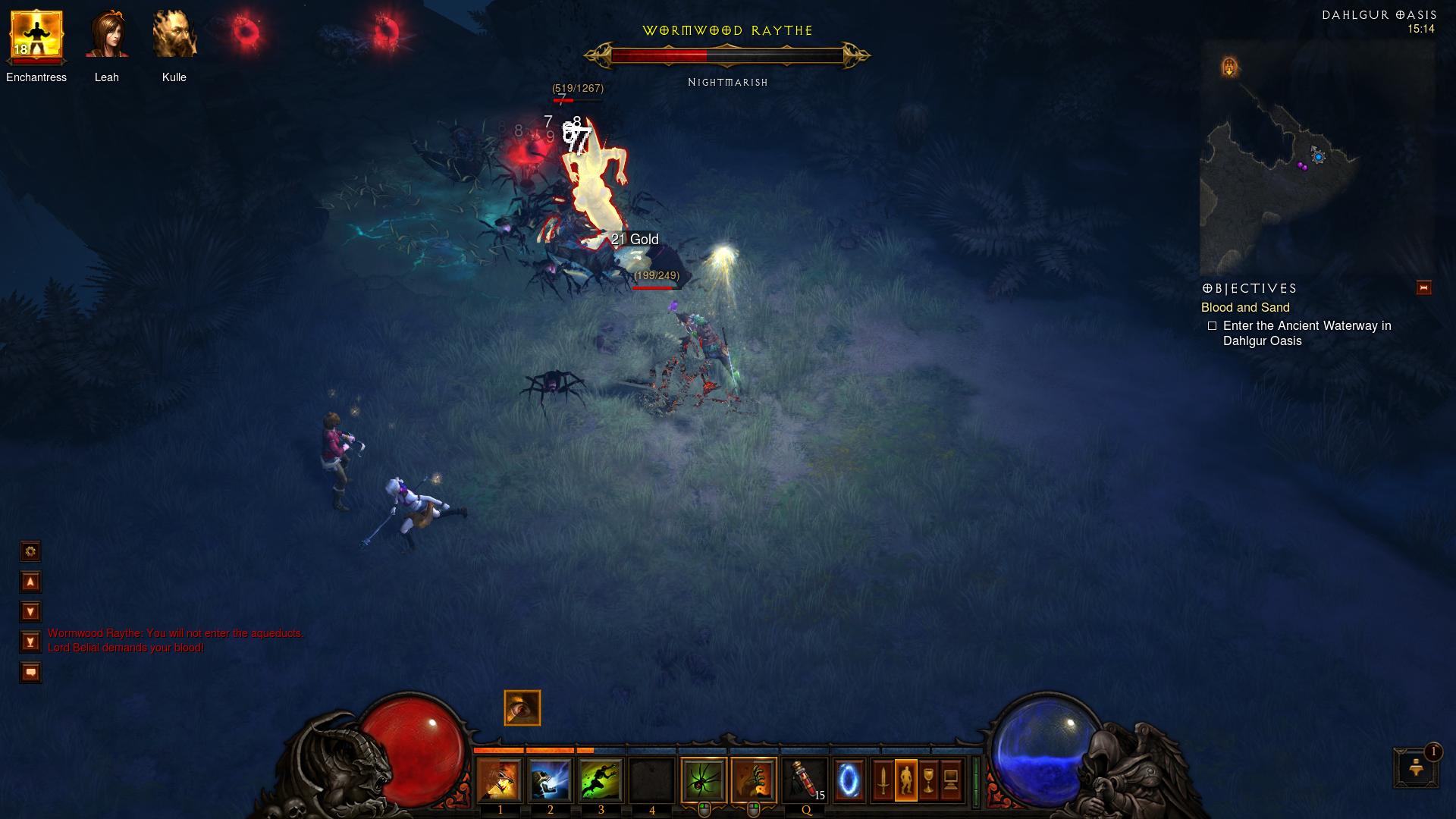
Task: Select the Blood and Sand quest title
Action: [x=1244, y=307]
